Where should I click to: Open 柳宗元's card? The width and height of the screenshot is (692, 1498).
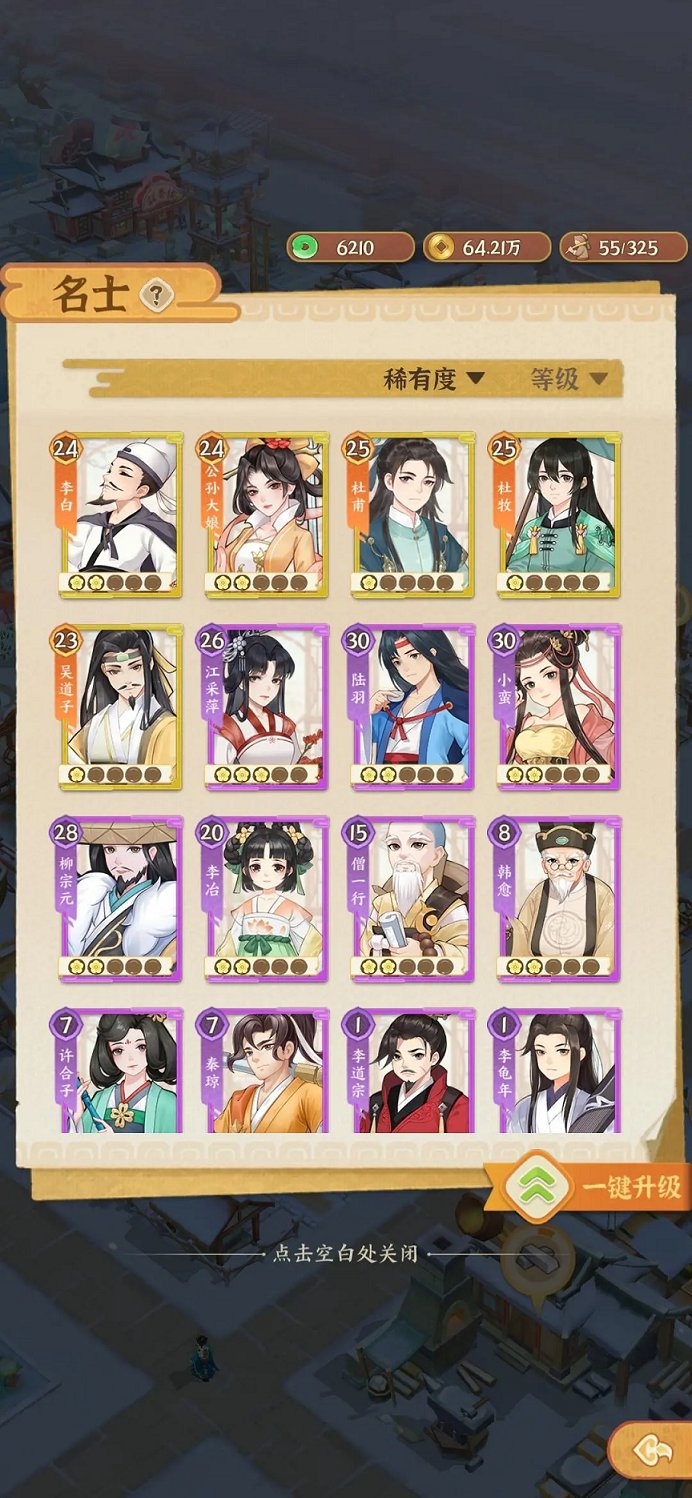point(120,899)
